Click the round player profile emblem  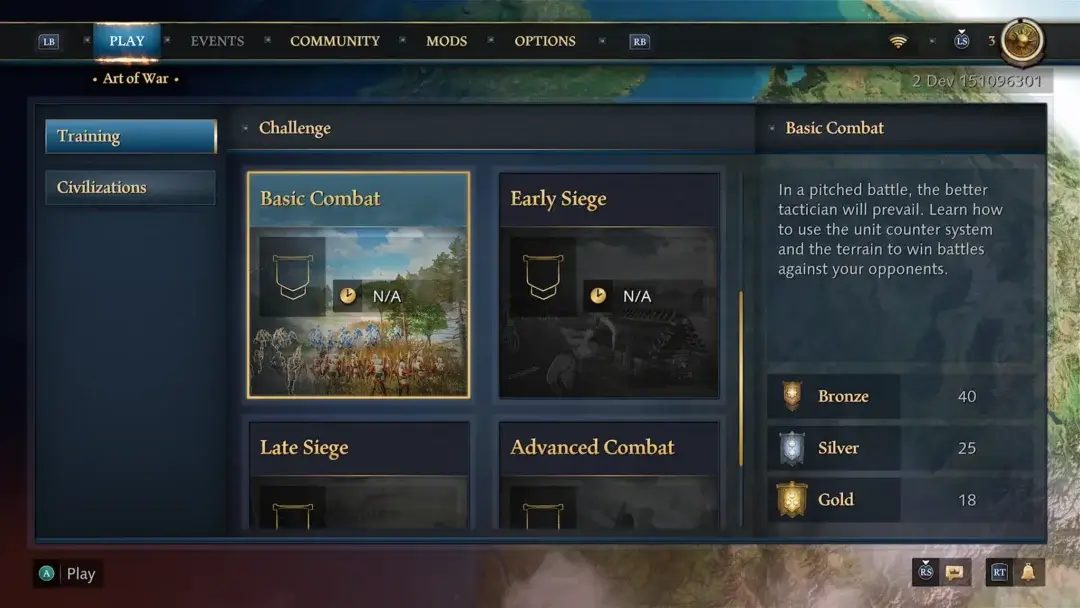pyautogui.click(x=1022, y=41)
